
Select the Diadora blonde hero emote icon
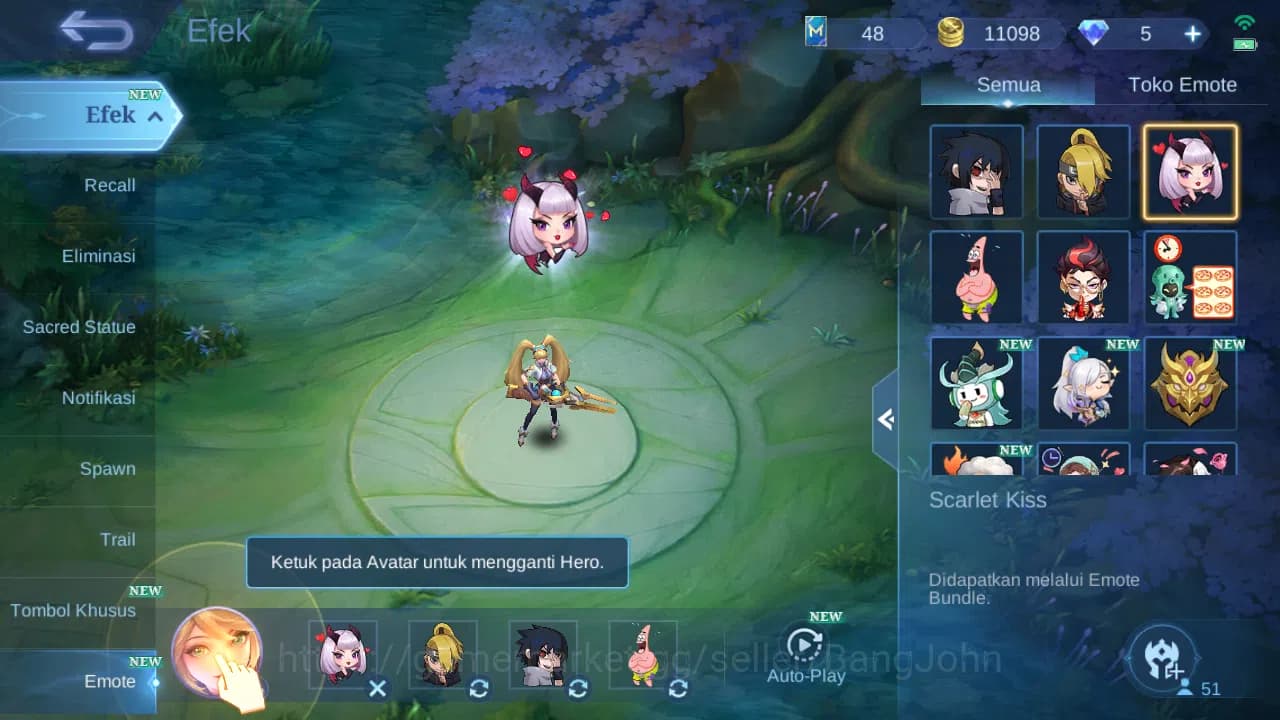[1083, 172]
